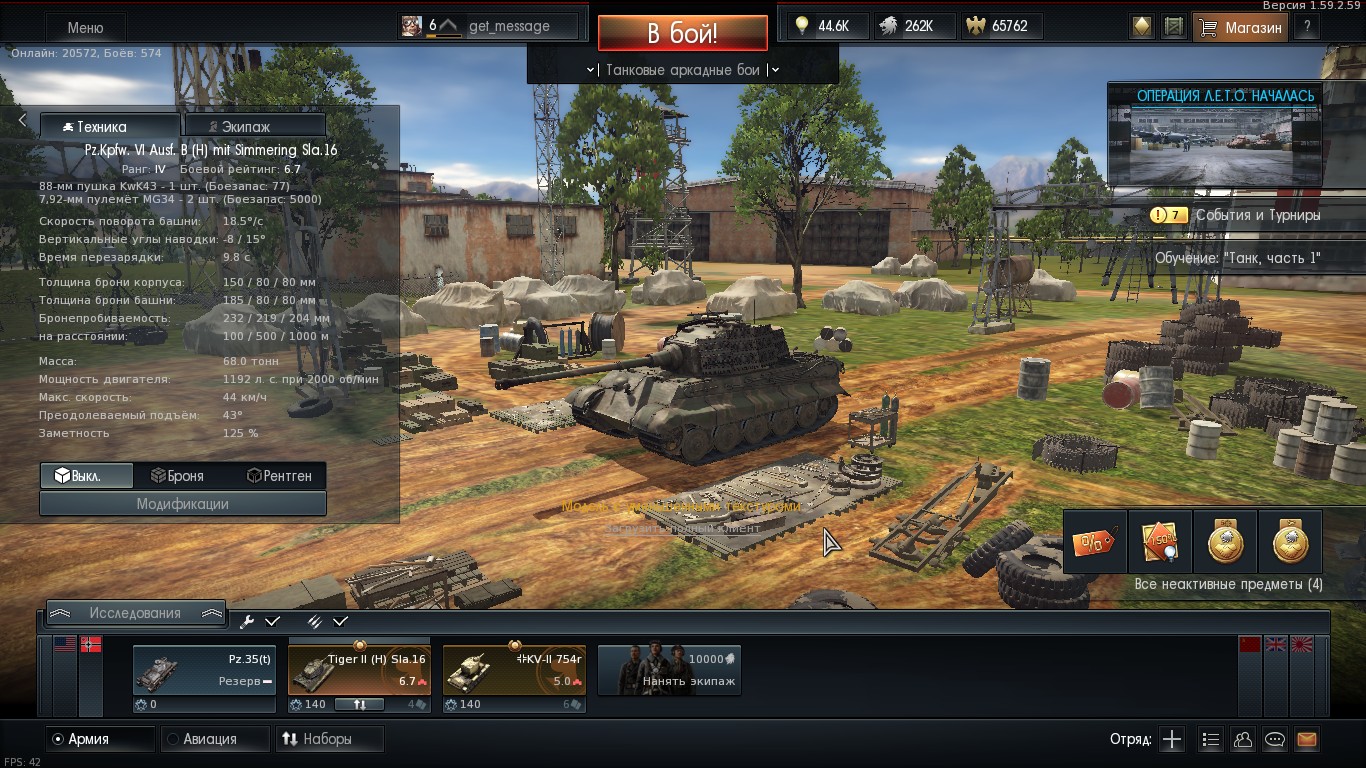The height and width of the screenshot is (768, 1366).
Task: Select the KV-II 754r vehicle slot
Action: pos(514,670)
